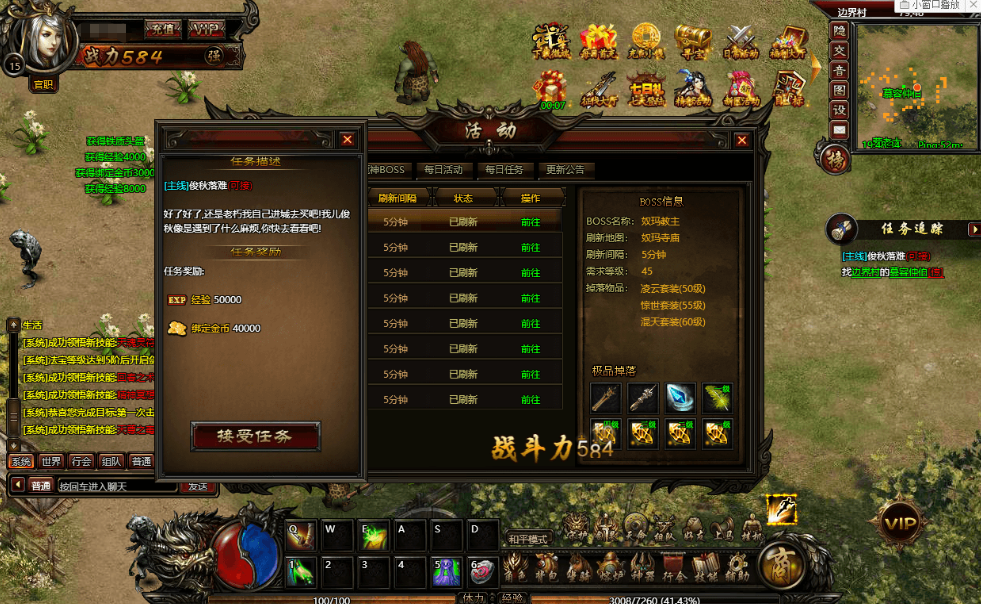The image size is (981, 604).
Task: Switch to the 每日活动 tab
Action: pos(443,170)
